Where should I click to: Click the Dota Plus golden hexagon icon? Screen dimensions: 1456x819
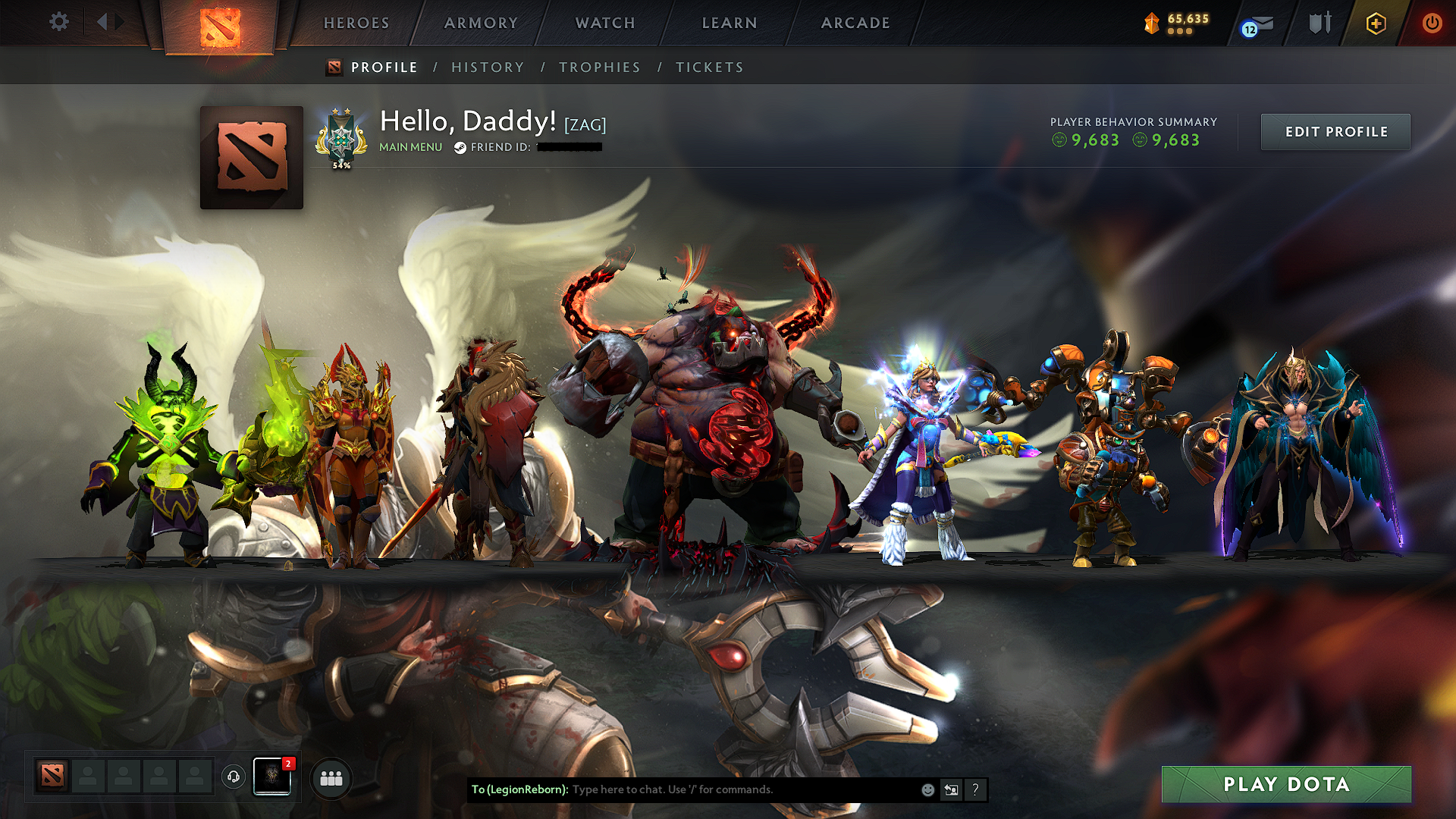coord(1376,23)
